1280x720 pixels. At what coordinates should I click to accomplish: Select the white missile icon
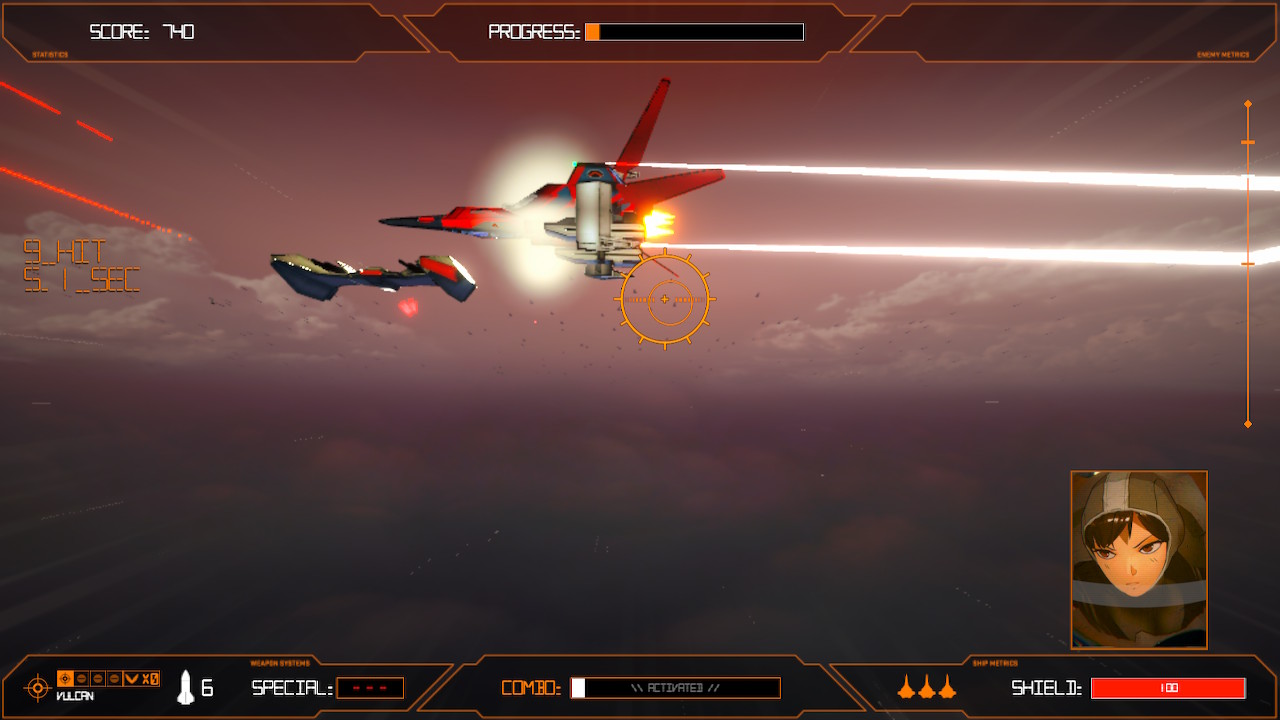tap(185, 687)
